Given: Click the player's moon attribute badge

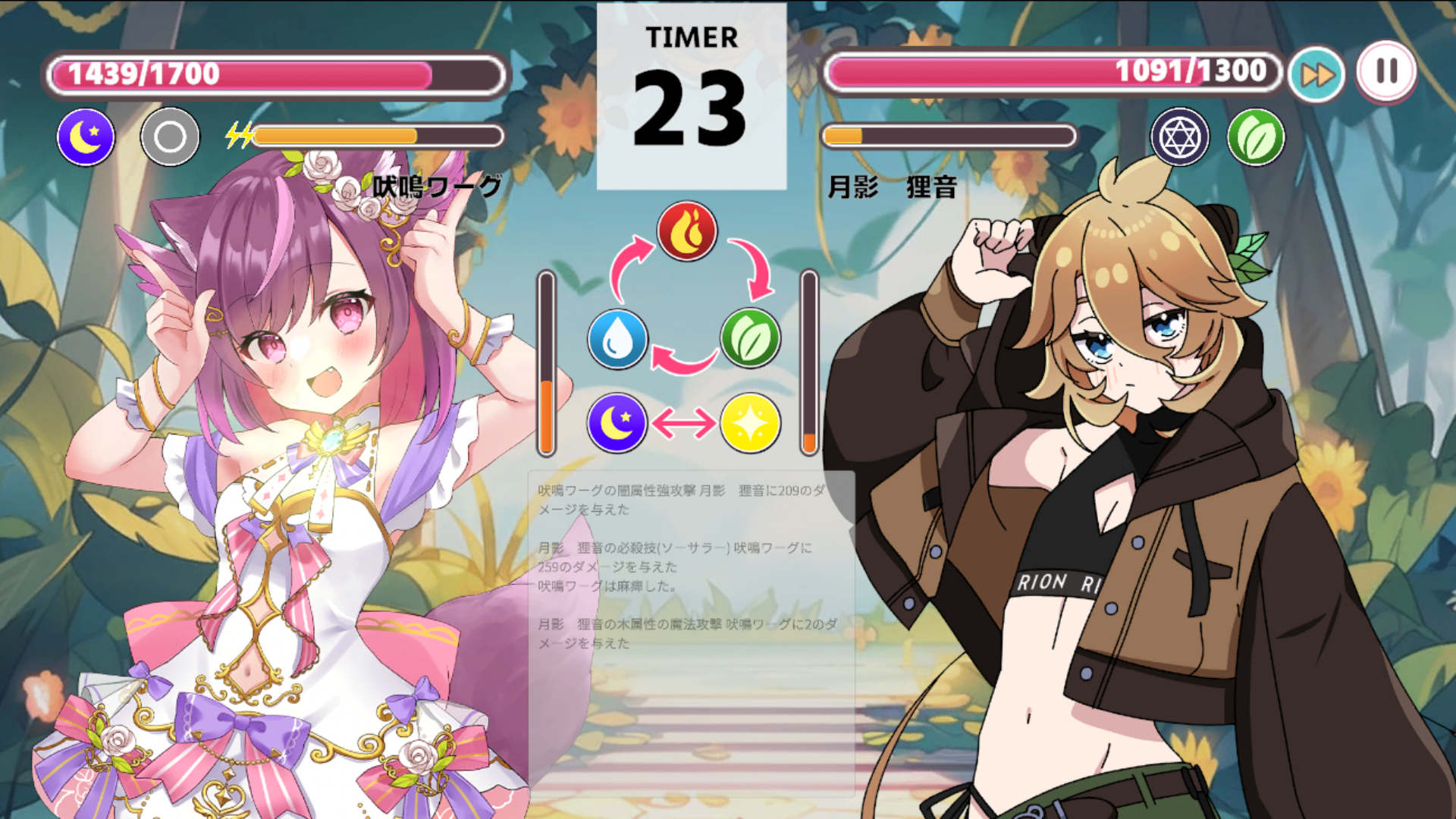Looking at the screenshot, I should coord(86,137).
